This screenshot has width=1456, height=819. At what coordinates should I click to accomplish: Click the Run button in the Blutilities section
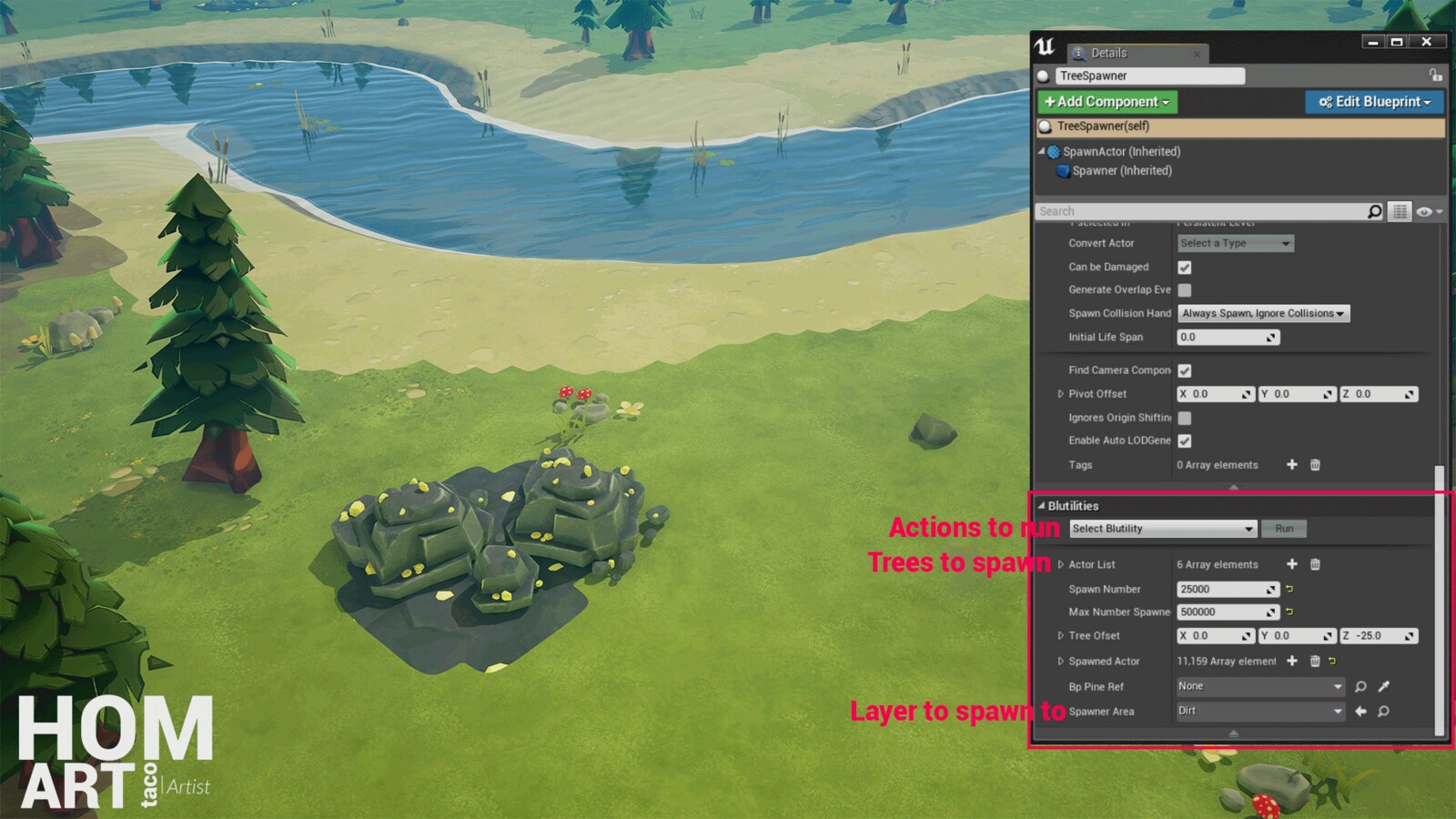tap(1284, 528)
